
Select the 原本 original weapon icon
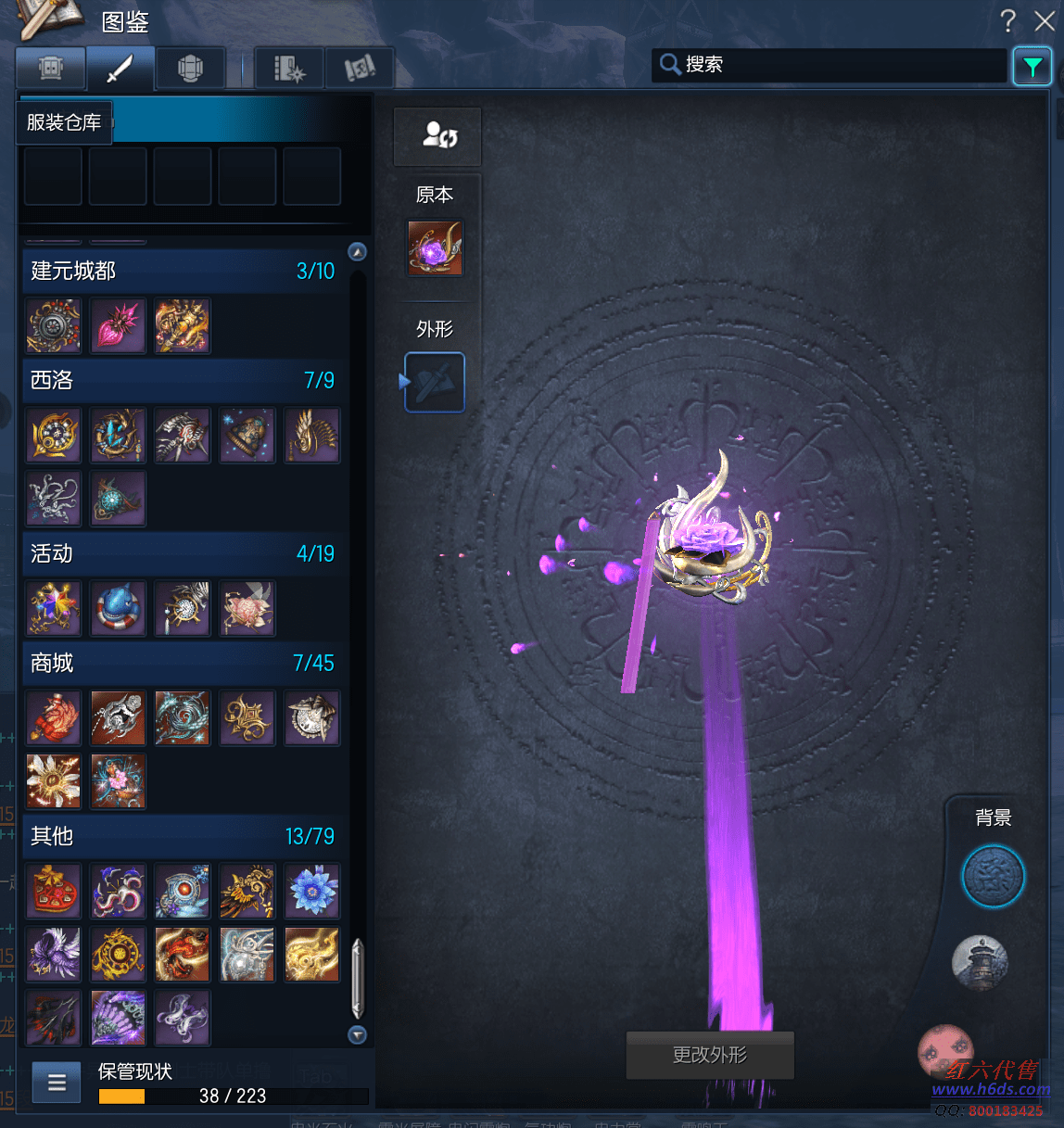coord(435,247)
